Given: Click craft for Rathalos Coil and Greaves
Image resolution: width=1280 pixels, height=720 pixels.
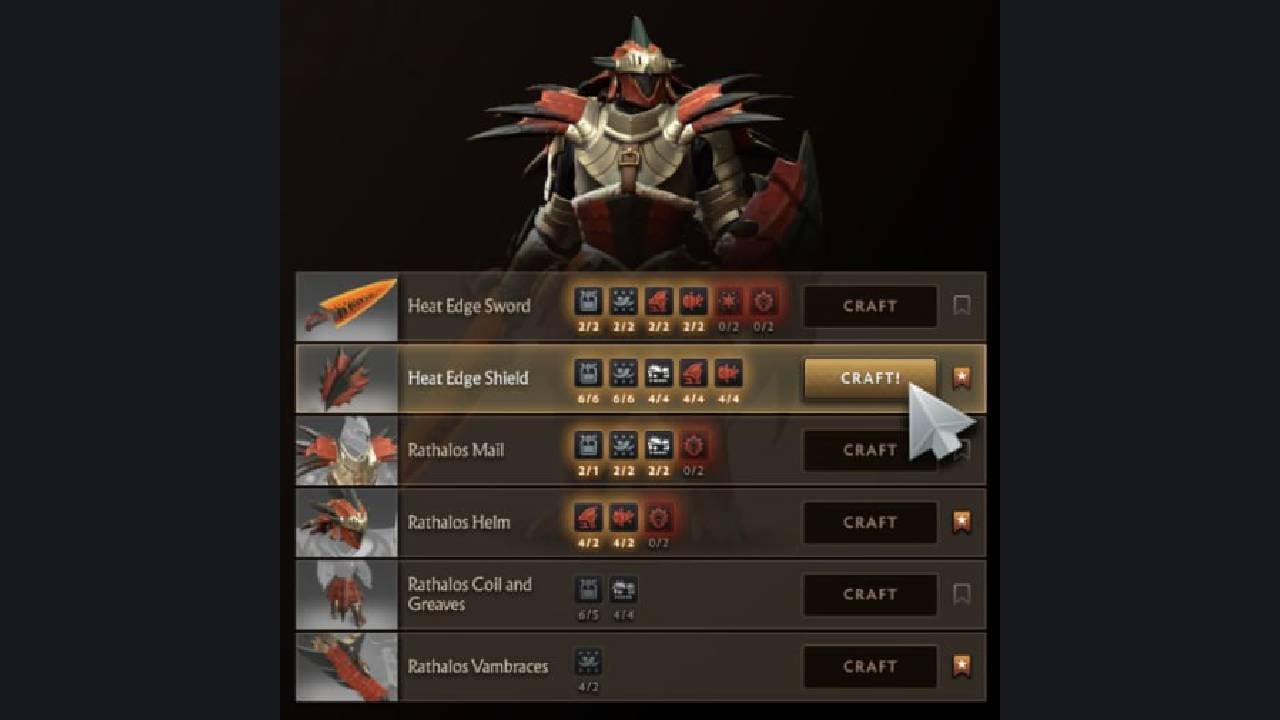Looking at the screenshot, I should (870, 594).
